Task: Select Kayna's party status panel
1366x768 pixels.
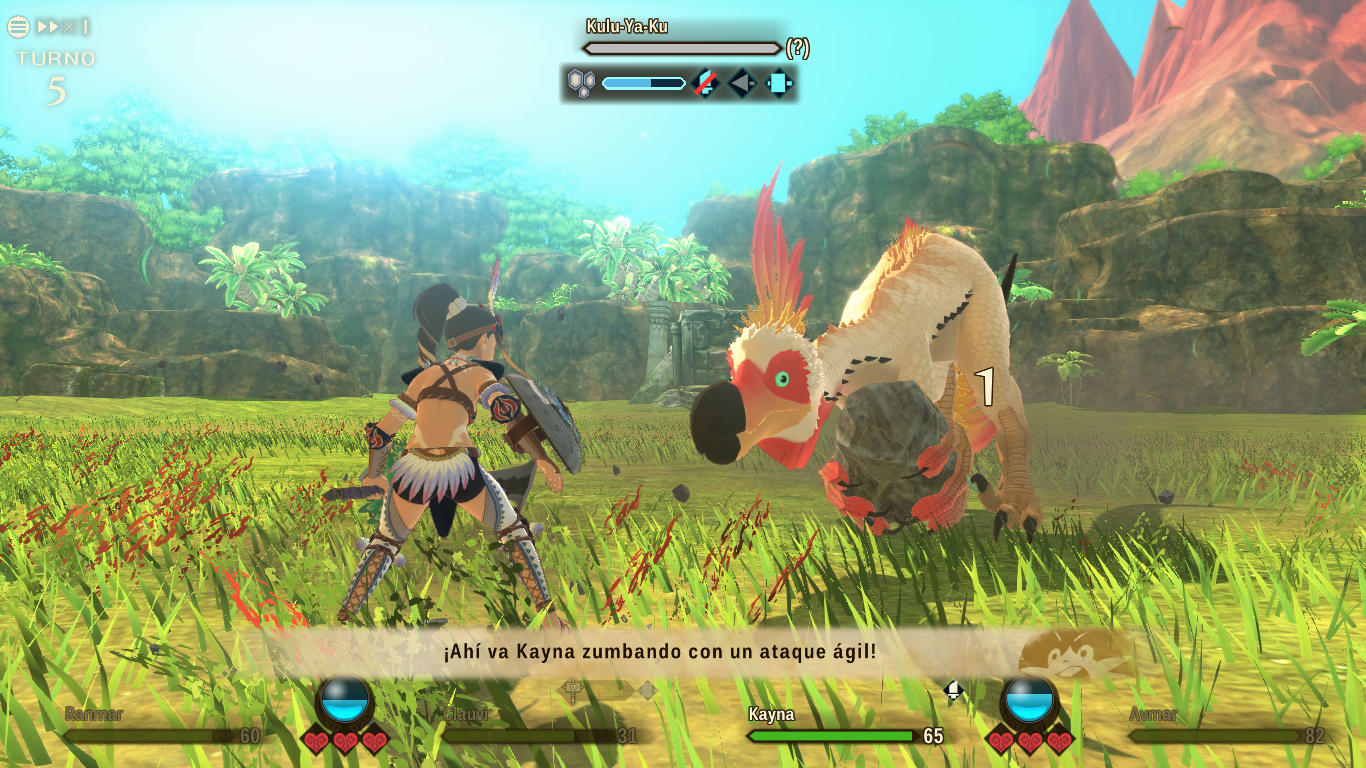Action: 845,727
